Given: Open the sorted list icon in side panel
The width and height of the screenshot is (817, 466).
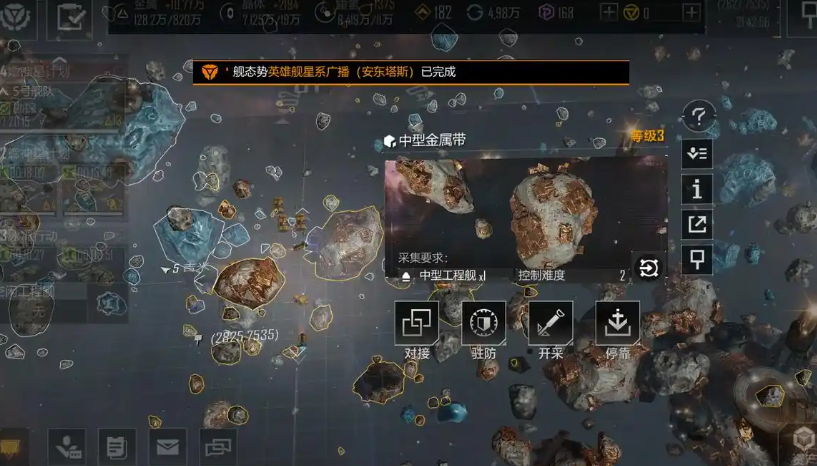Looking at the screenshot, I should (697, 153).
